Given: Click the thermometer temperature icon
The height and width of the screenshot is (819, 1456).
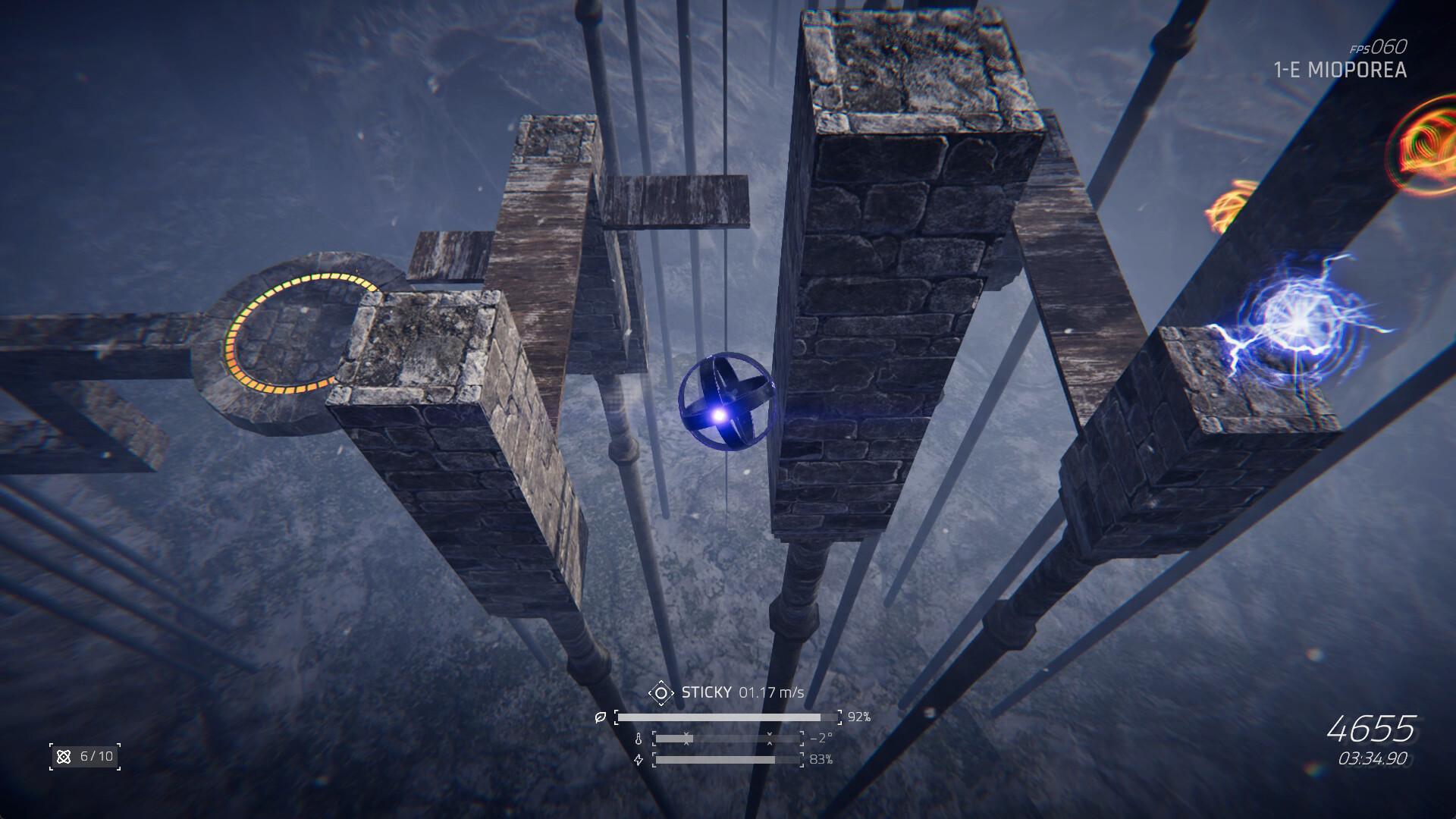Looking at the screenshot, I should pos(639,737).
